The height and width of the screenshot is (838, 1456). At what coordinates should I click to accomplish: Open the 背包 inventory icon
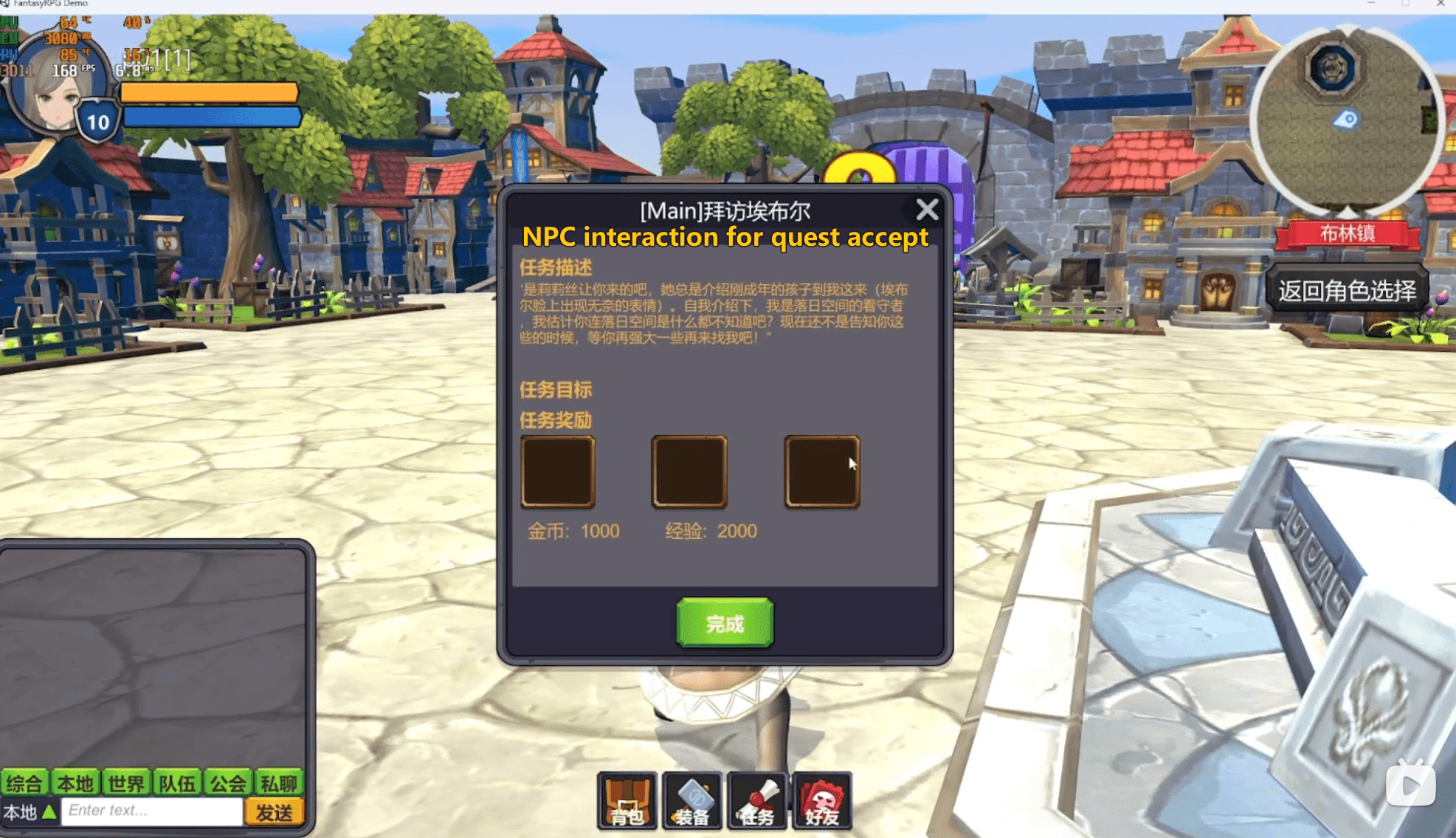(627, 803)
